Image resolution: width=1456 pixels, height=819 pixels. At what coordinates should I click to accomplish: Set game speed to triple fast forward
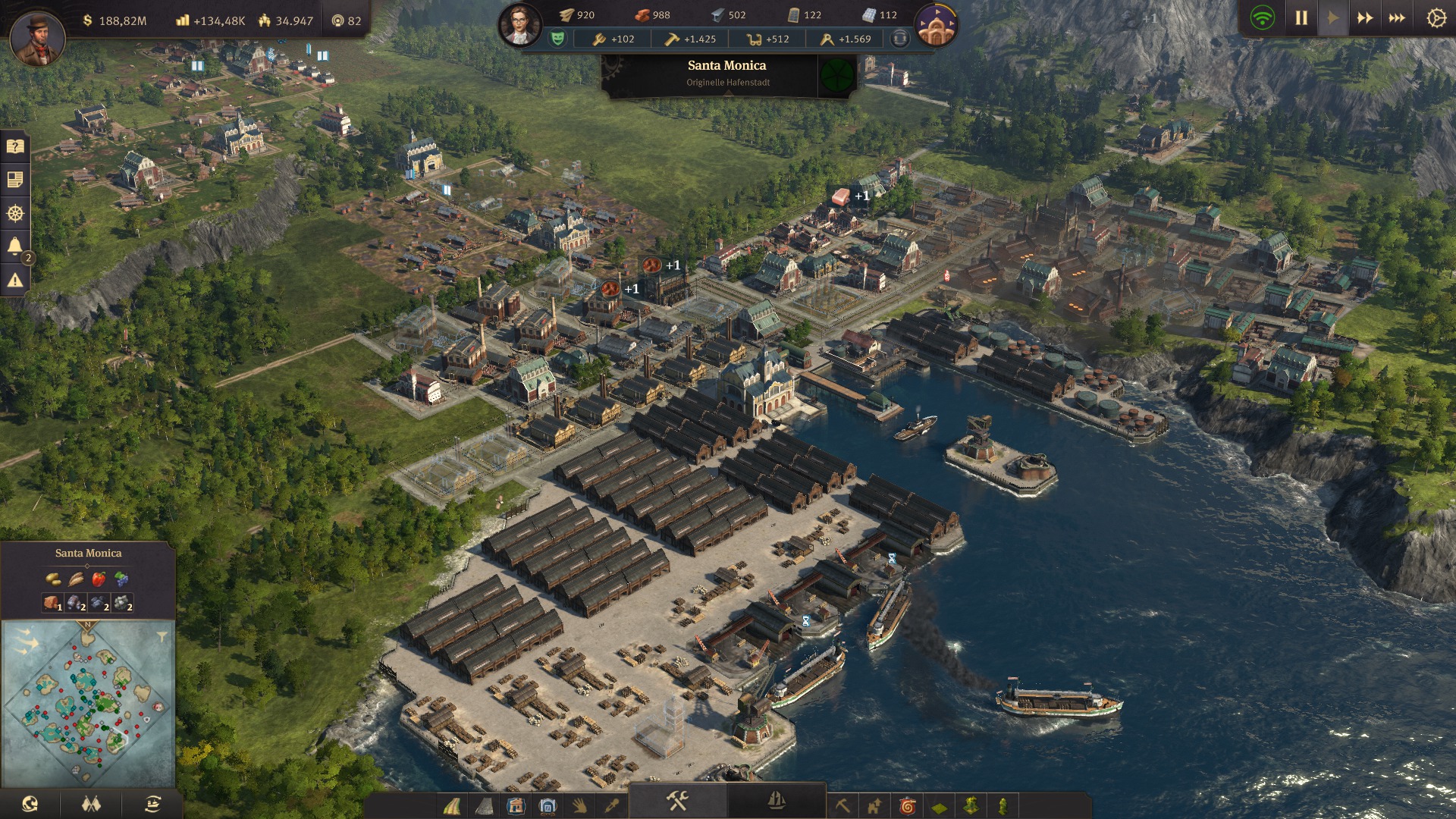(1397, 18)
